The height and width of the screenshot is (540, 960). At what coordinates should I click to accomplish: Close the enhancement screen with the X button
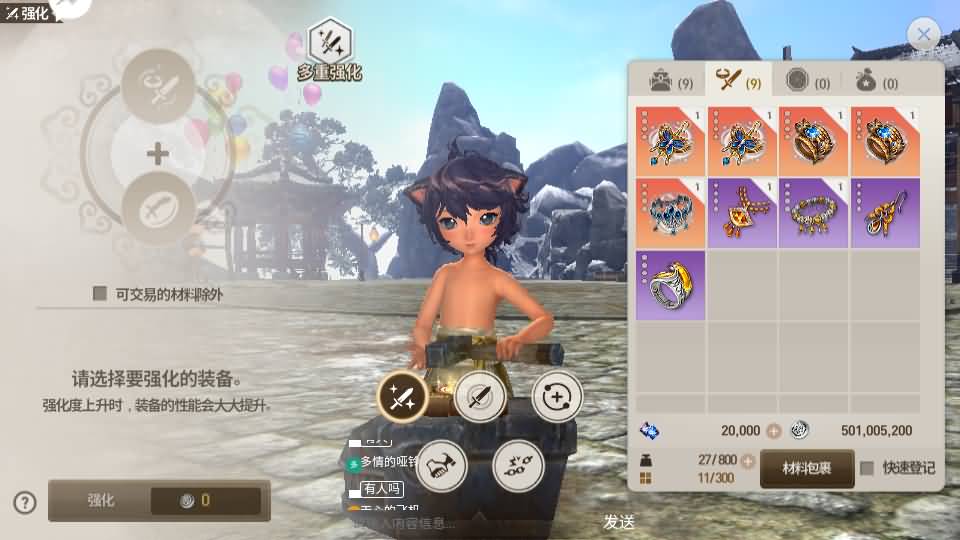pyautogui.click(x=923, y=35)
